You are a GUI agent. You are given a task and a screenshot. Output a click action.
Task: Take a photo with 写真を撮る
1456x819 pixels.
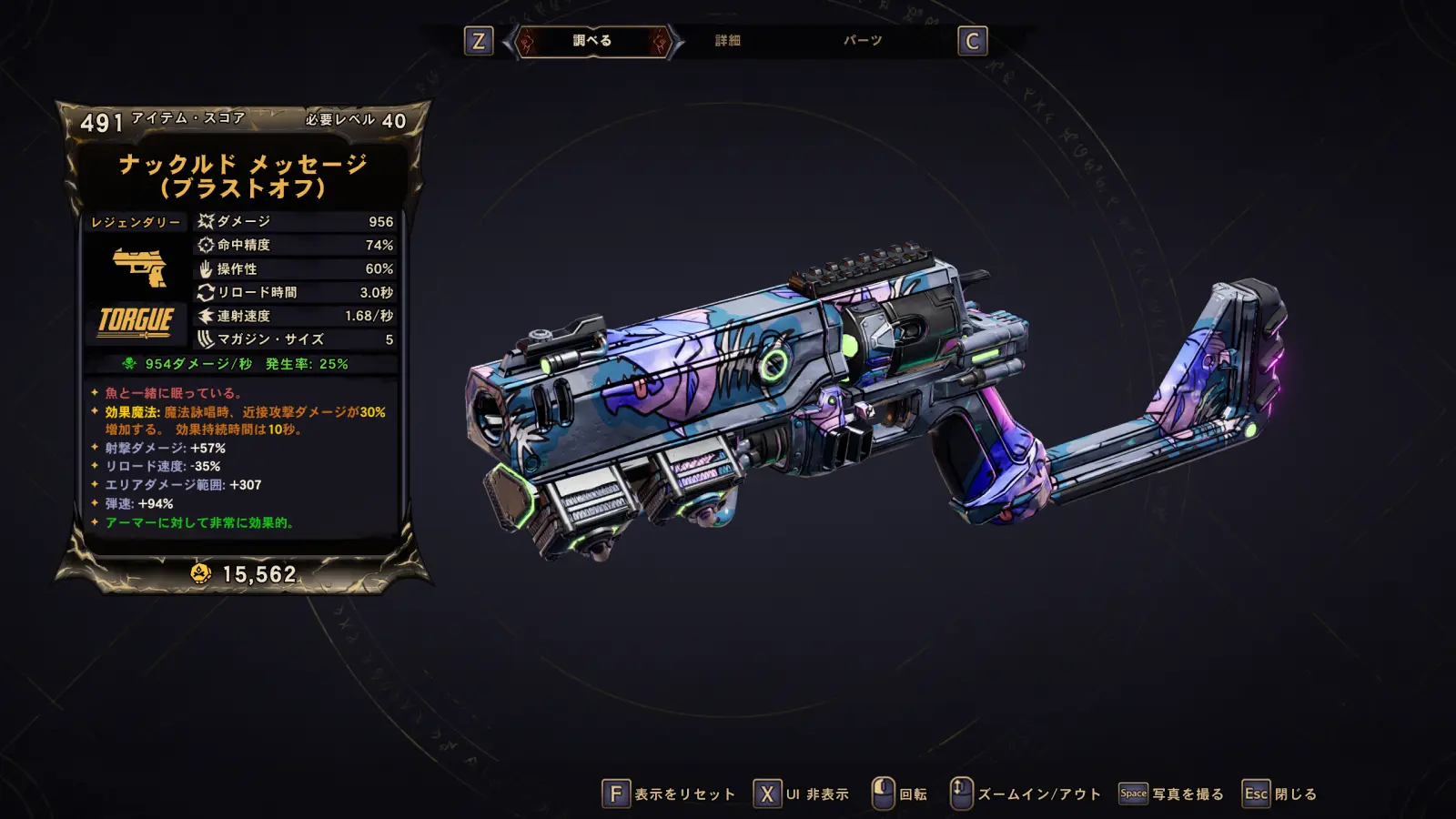coord(1172,794)
